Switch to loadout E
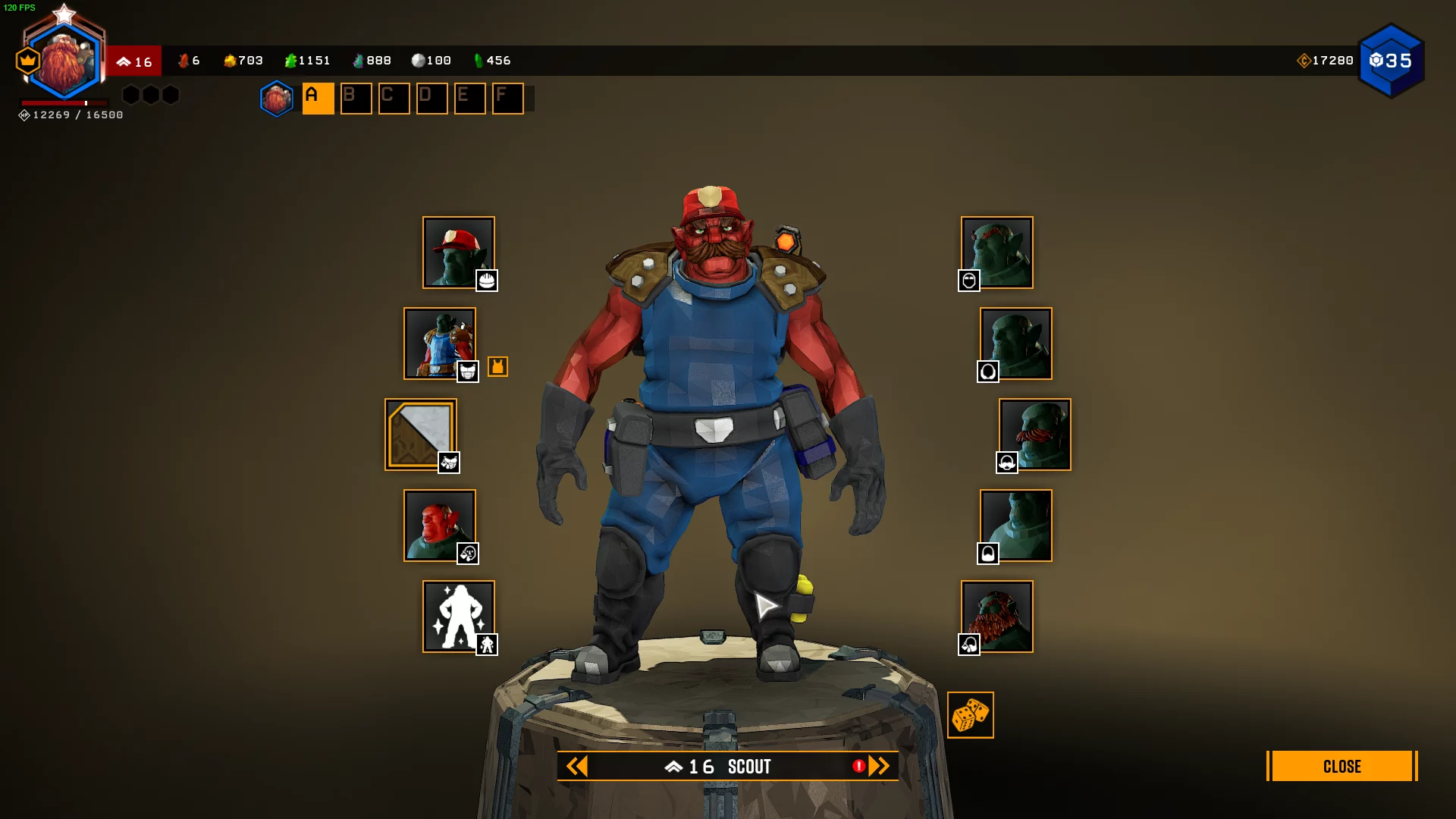Screen dimensions: 1456x819 (x=469, y=99)
